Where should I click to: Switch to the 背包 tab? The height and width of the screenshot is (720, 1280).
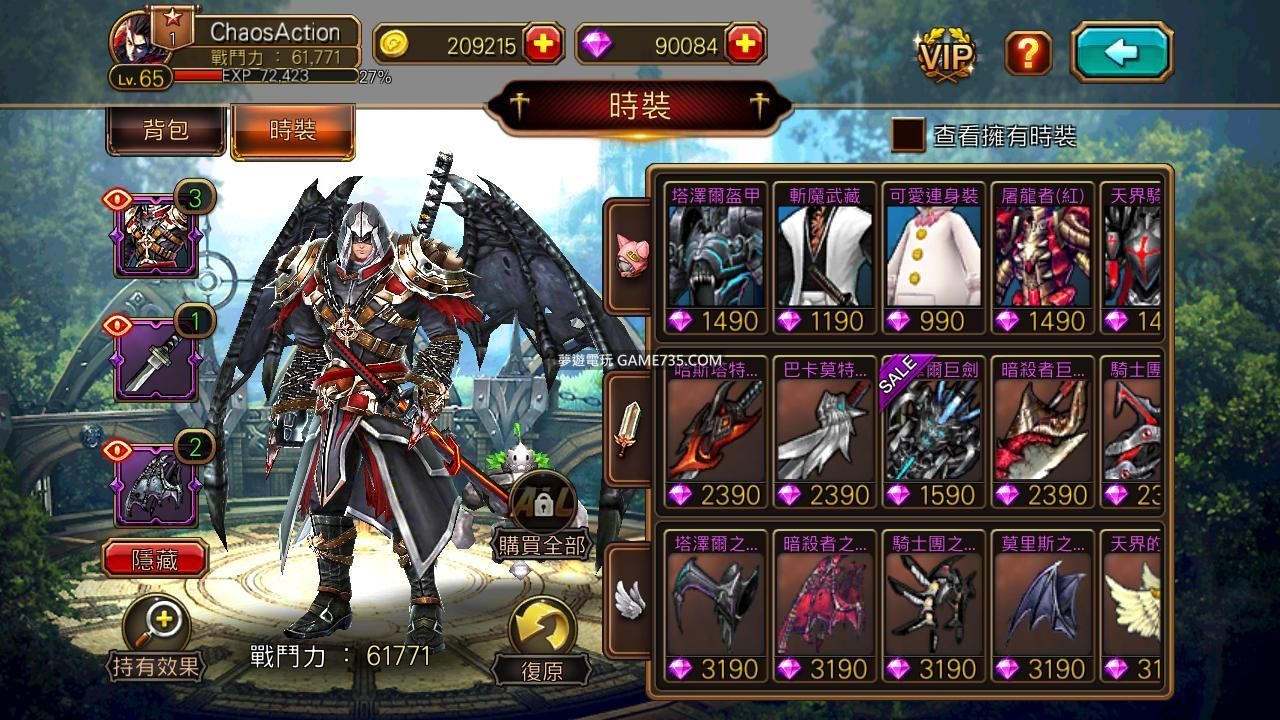[166, 131]
